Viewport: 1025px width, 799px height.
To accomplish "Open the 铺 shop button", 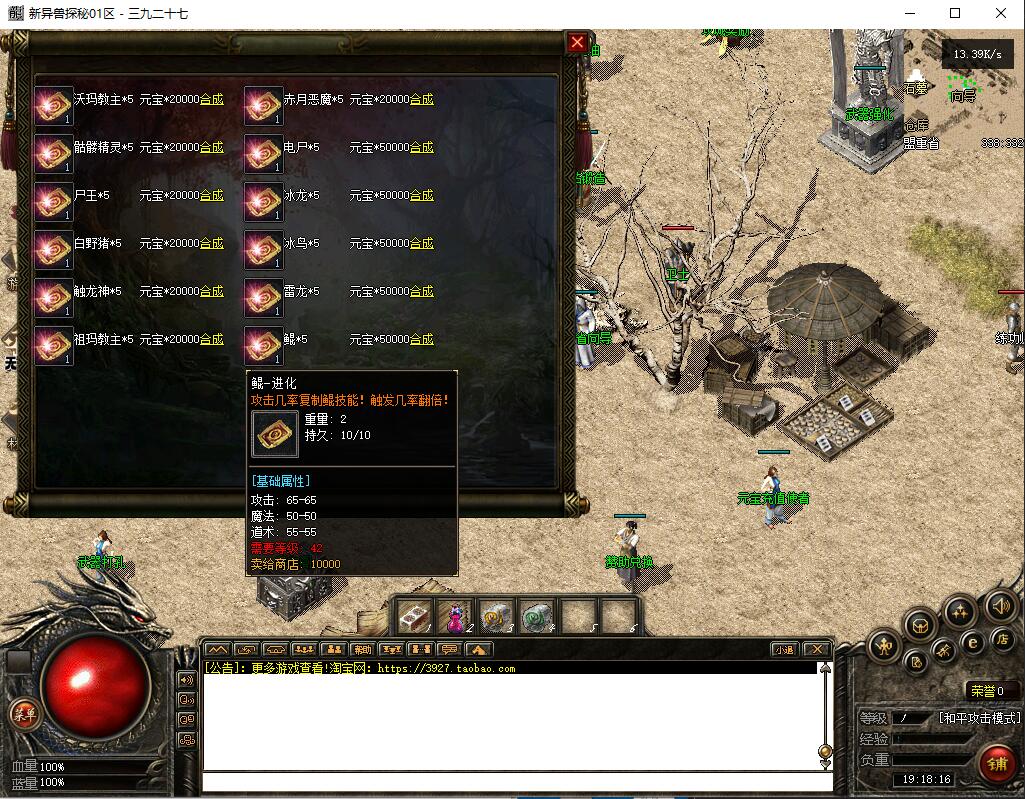I will click(997, 764).
